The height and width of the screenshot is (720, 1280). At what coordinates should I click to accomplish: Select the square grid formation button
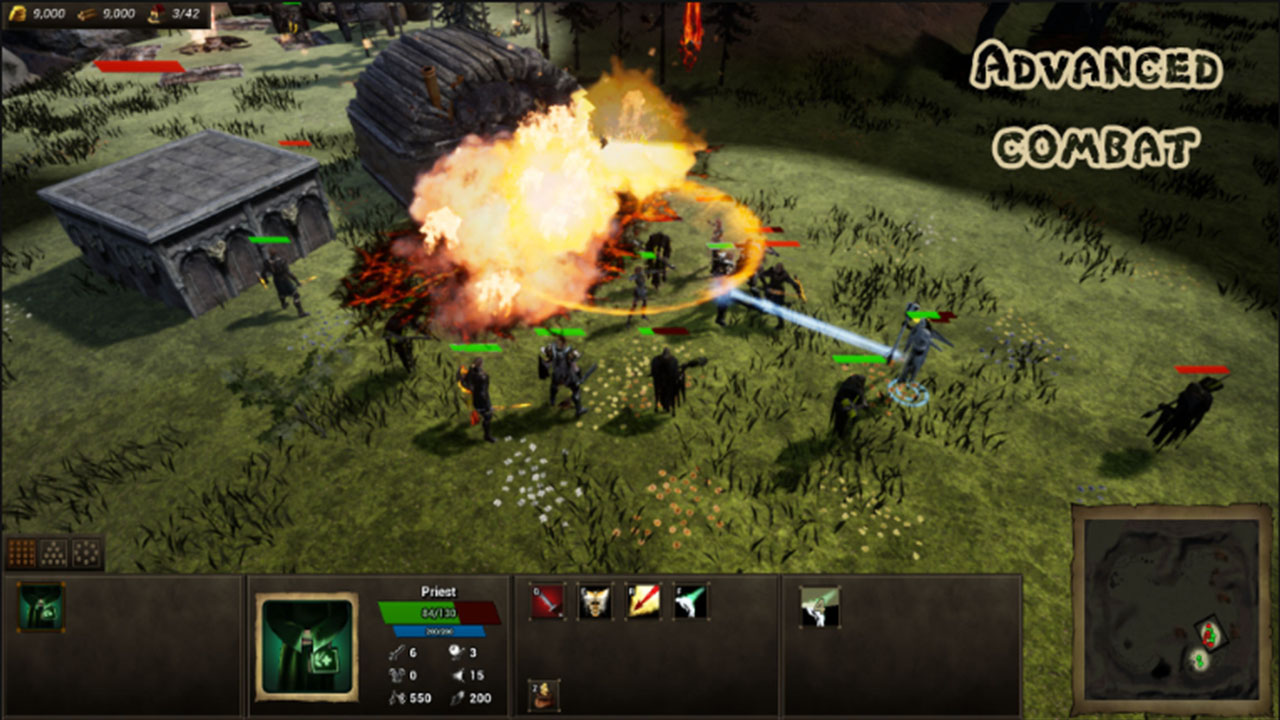pyautogui.click(x=22, y=552)
